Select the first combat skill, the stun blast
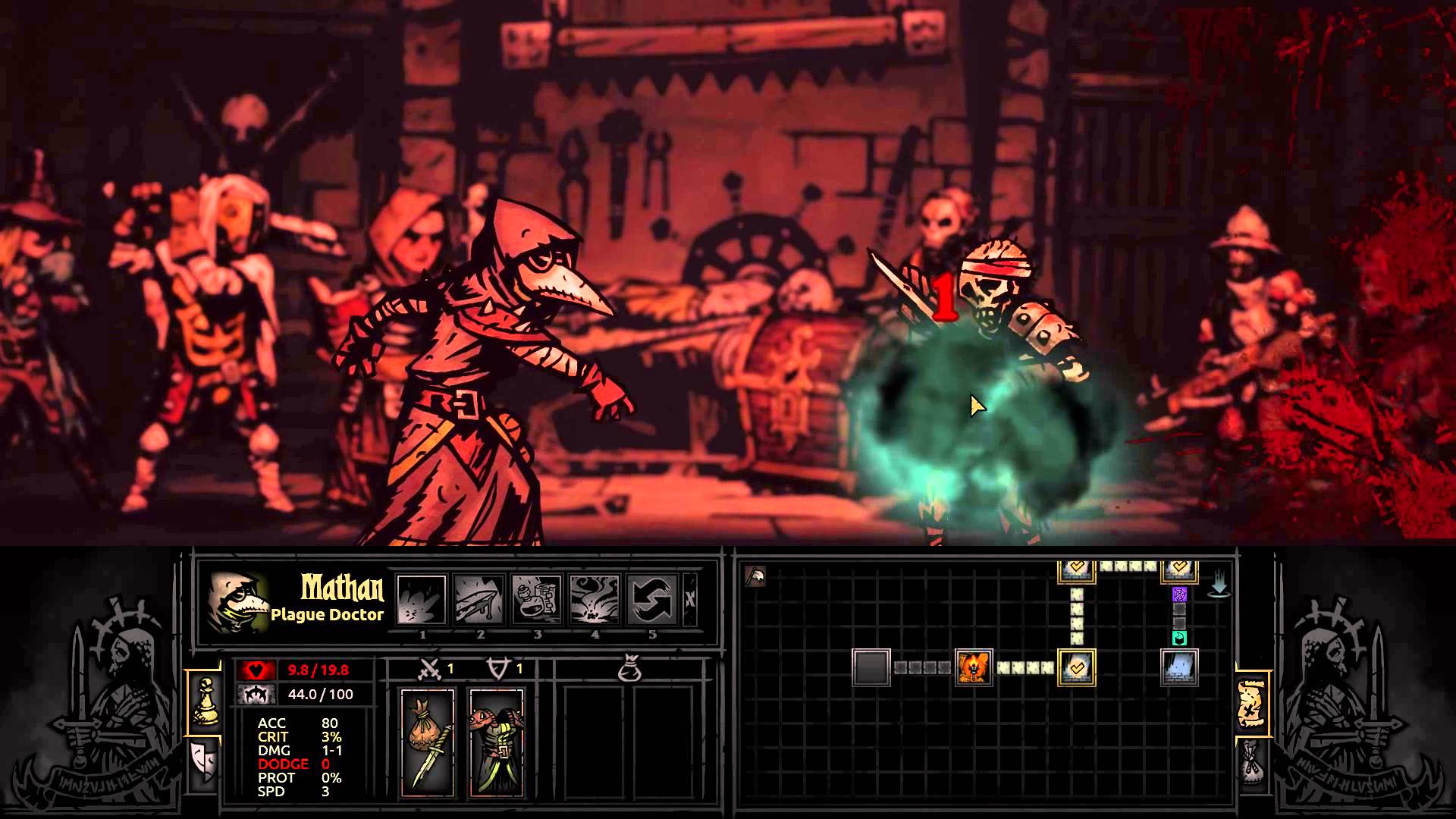 click(422, 599)
